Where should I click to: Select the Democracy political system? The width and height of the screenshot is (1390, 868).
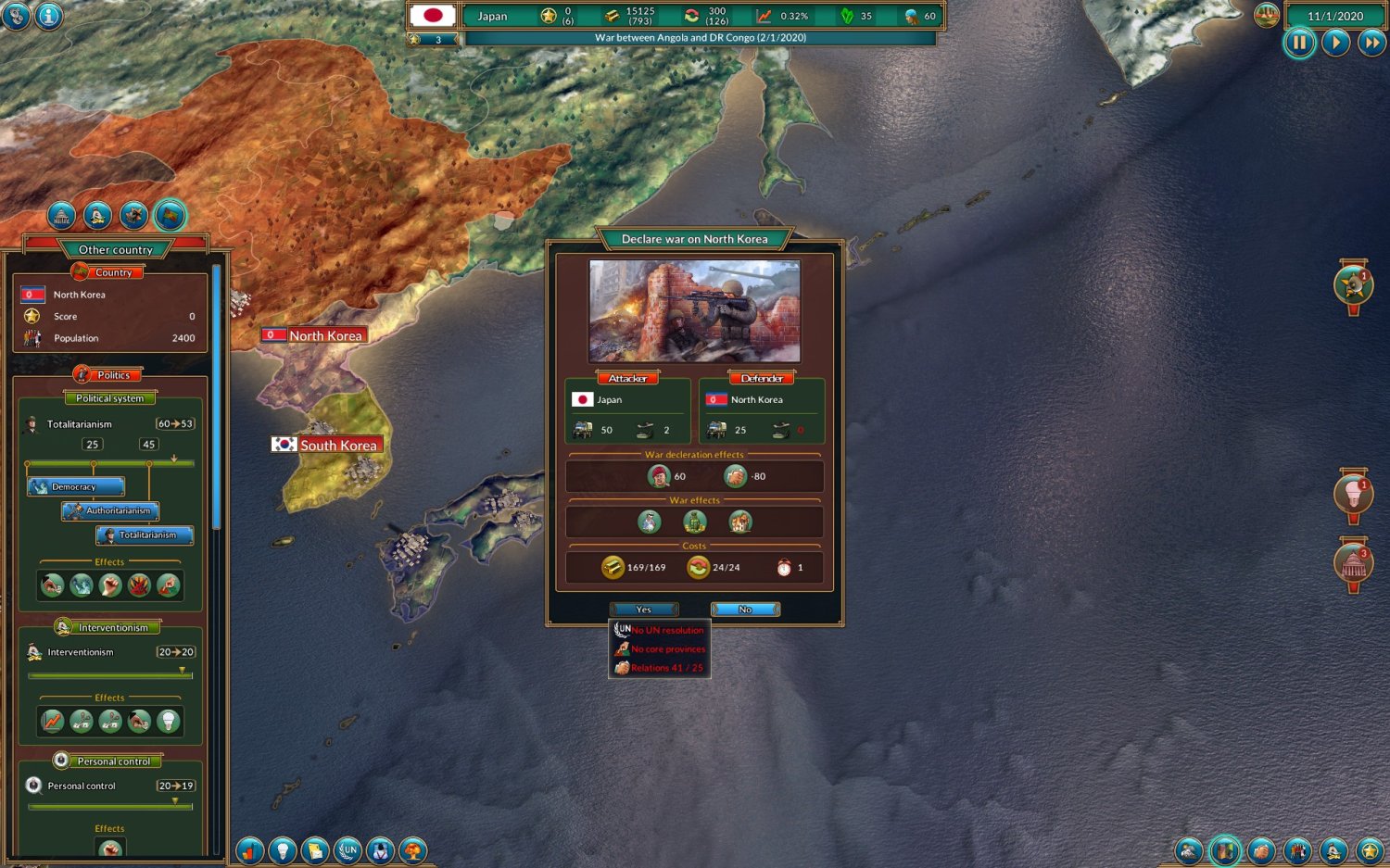[76, 486]
